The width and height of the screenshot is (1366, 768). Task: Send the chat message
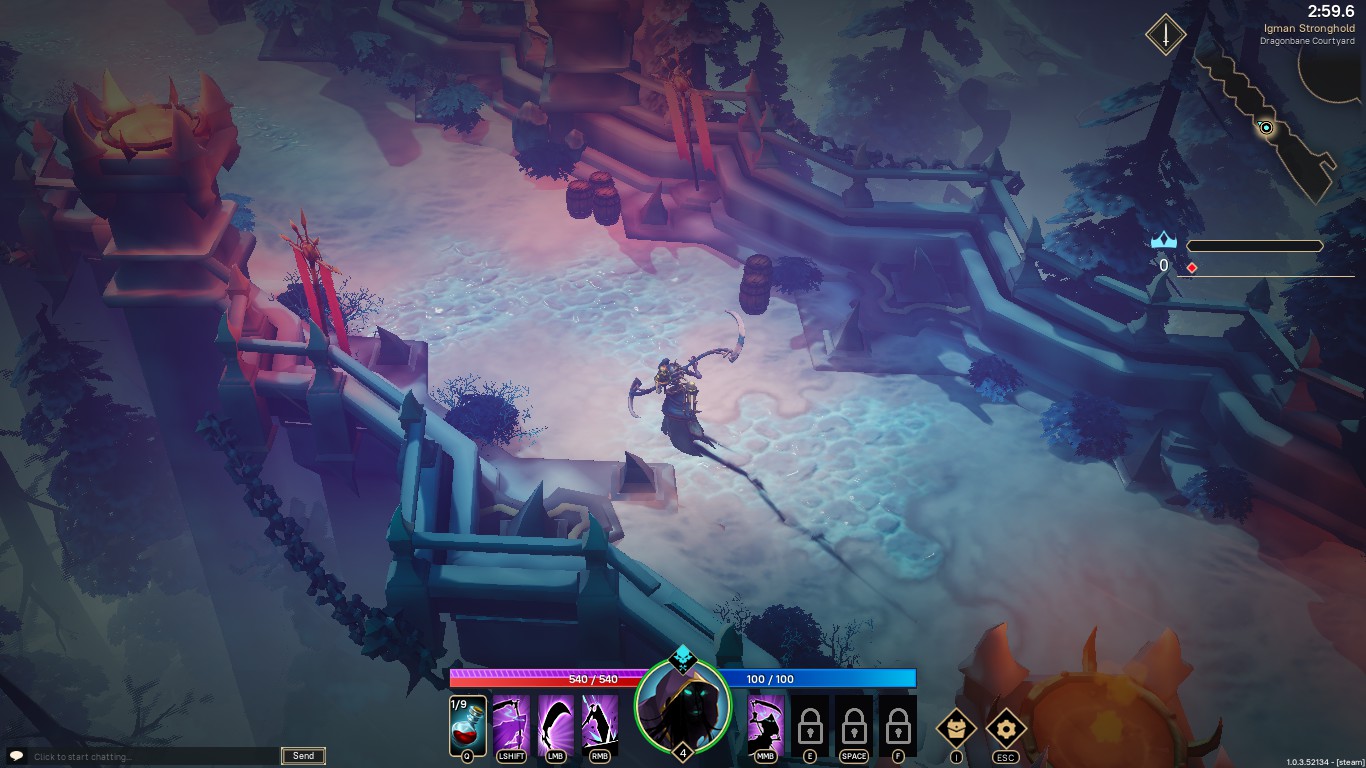(303, 756)
